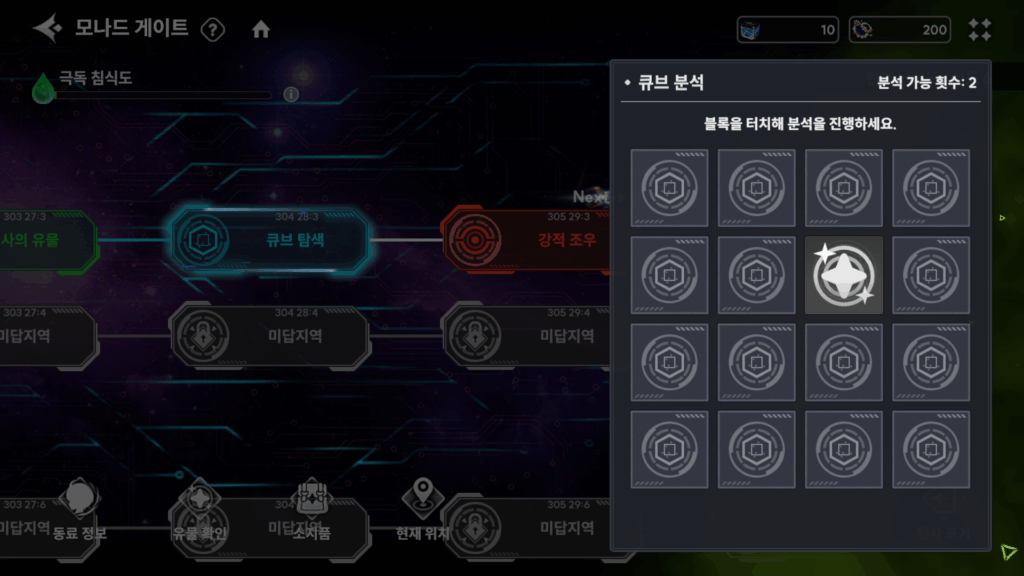
Task: Tap the currency counter showing 200
Action: [x=900, y=30]
